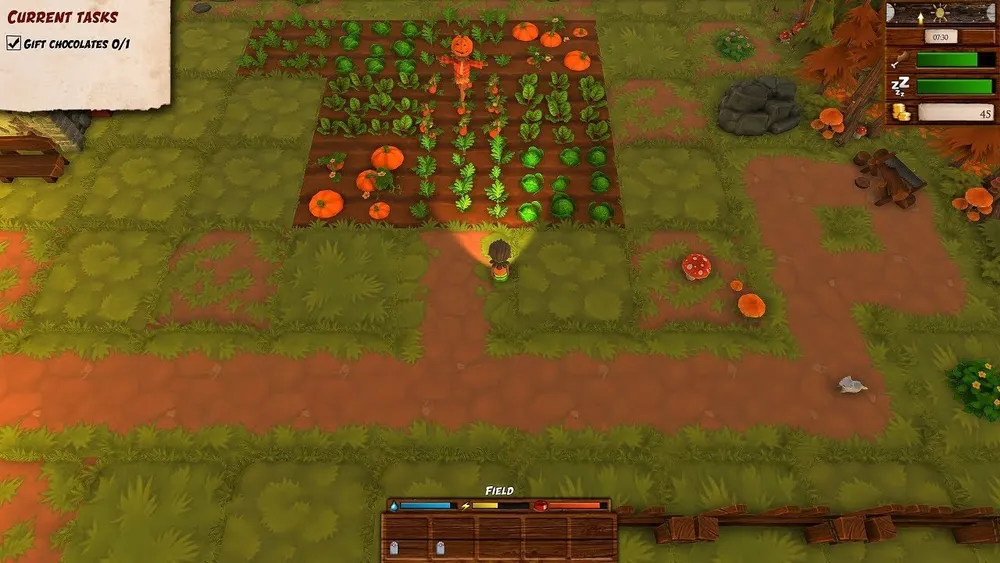Open the Current tasks quest panel
Image resolution: width=1000 pixels, height=563 pixels.
point(63,16)
